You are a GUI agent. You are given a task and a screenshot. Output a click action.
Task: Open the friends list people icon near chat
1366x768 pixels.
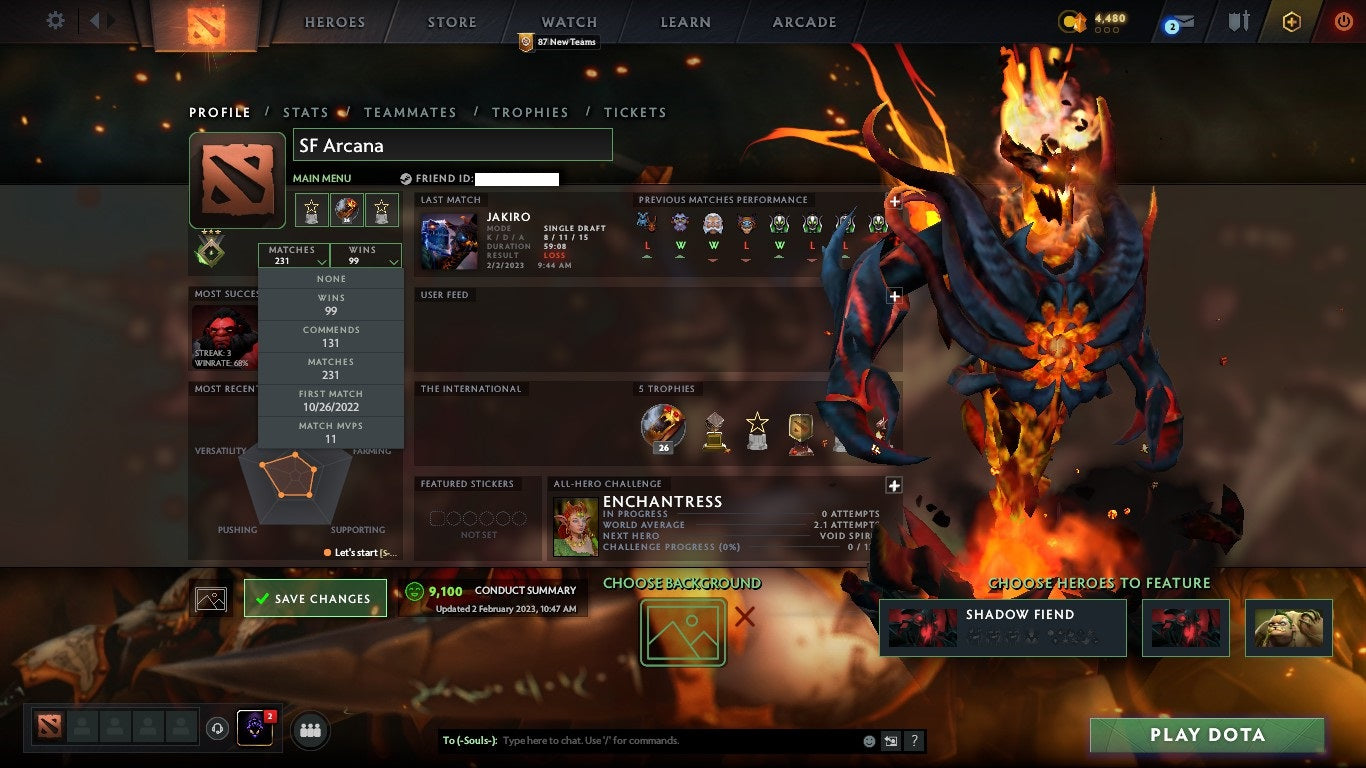click(310, 730)
